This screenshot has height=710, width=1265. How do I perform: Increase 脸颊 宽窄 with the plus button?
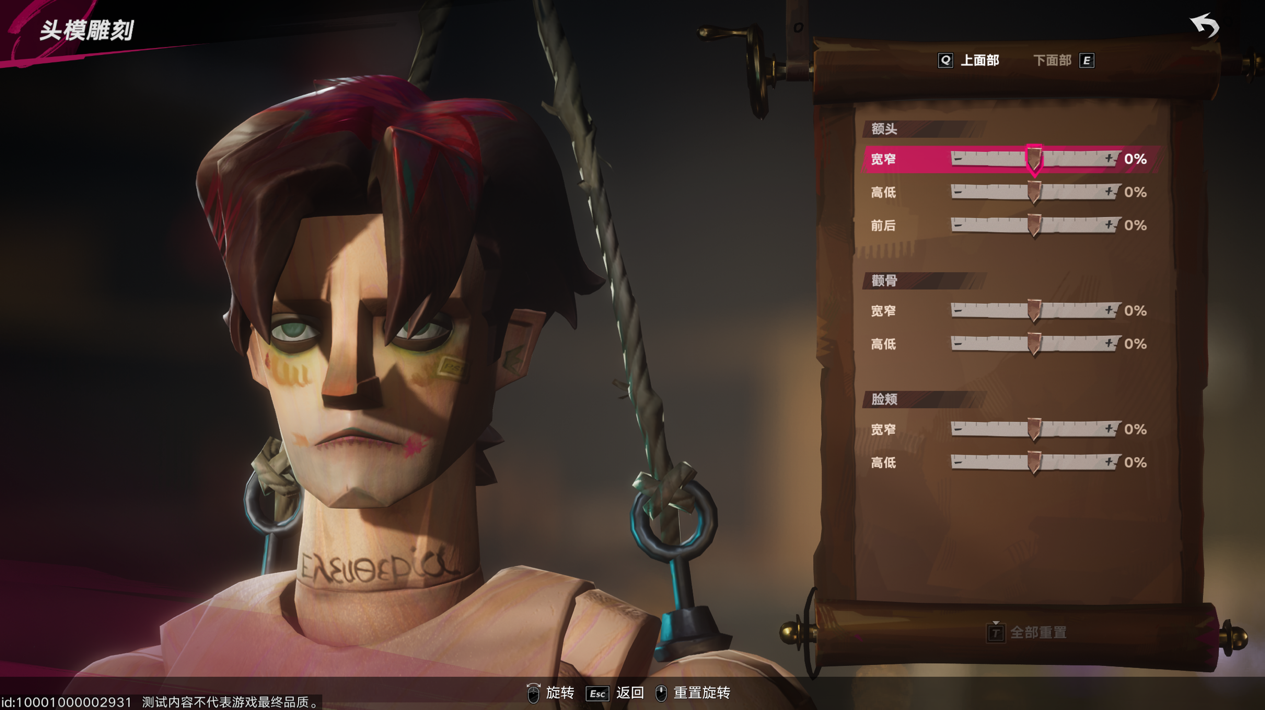(x=1109, y=429)
